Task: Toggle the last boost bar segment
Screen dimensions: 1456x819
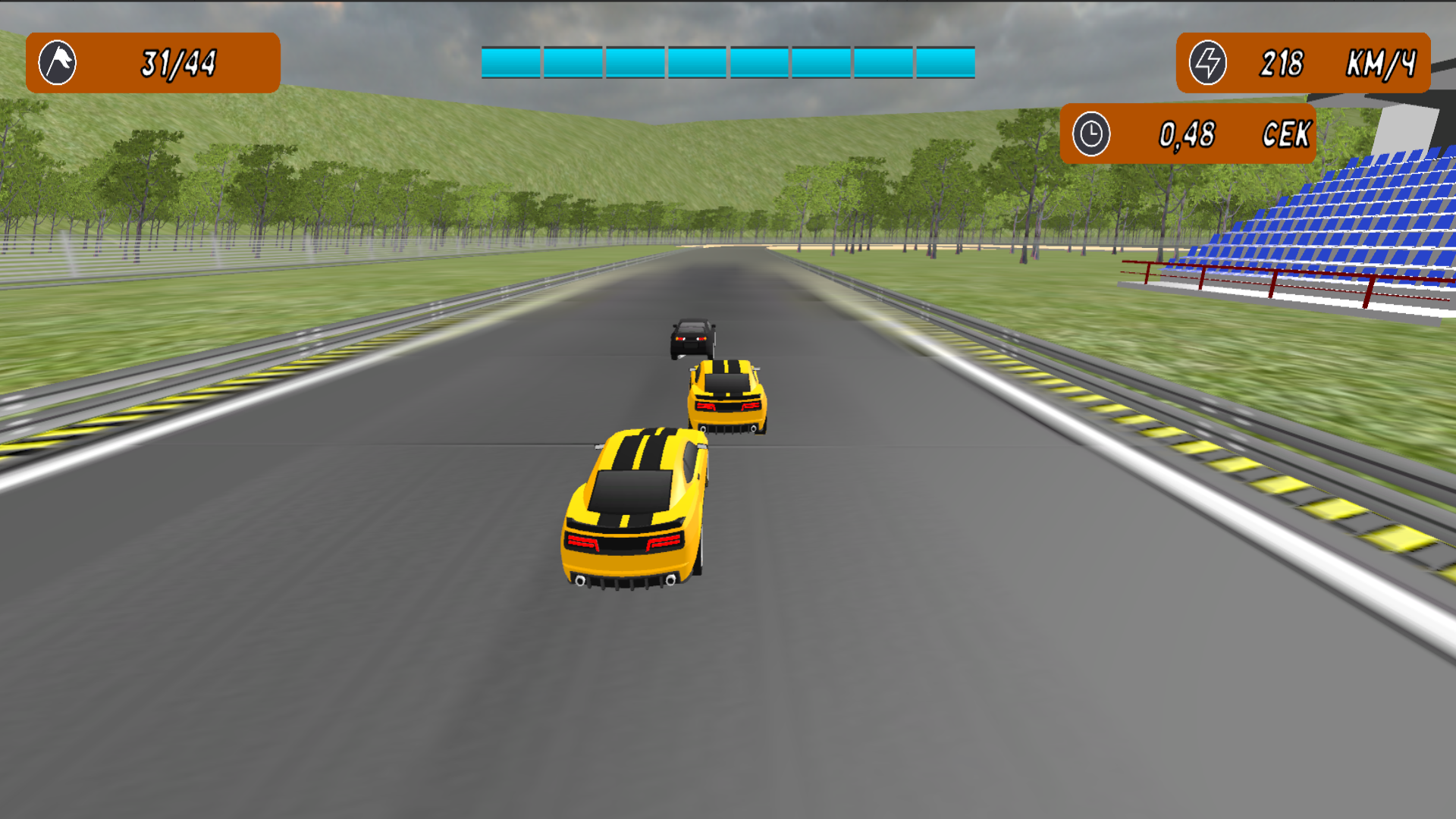Action: coord(944,64)
